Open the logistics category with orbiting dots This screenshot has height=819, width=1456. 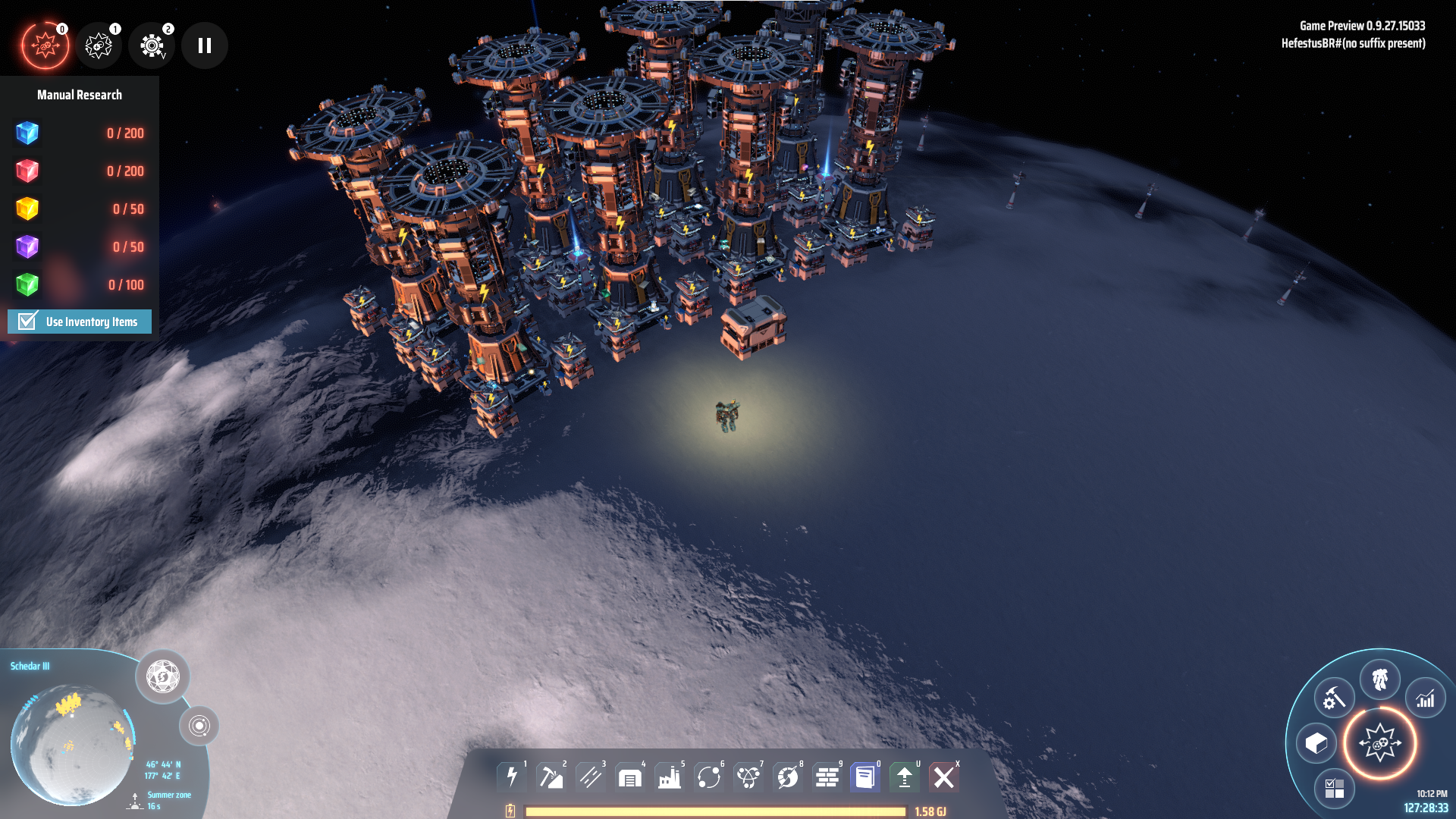709,777
